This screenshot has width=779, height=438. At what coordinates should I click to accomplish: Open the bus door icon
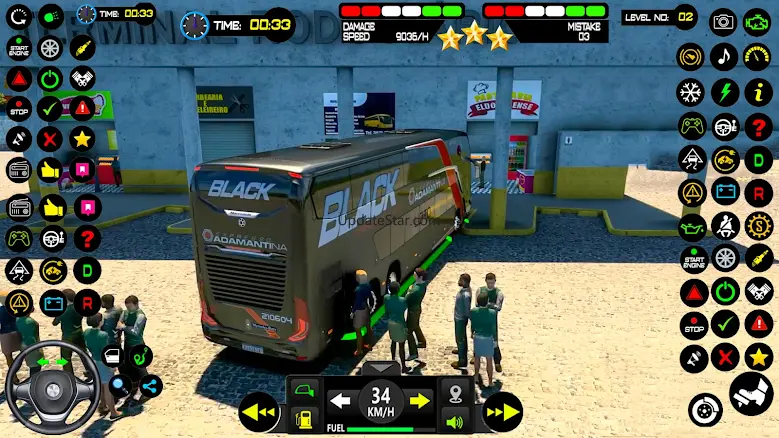coord(305,390)
